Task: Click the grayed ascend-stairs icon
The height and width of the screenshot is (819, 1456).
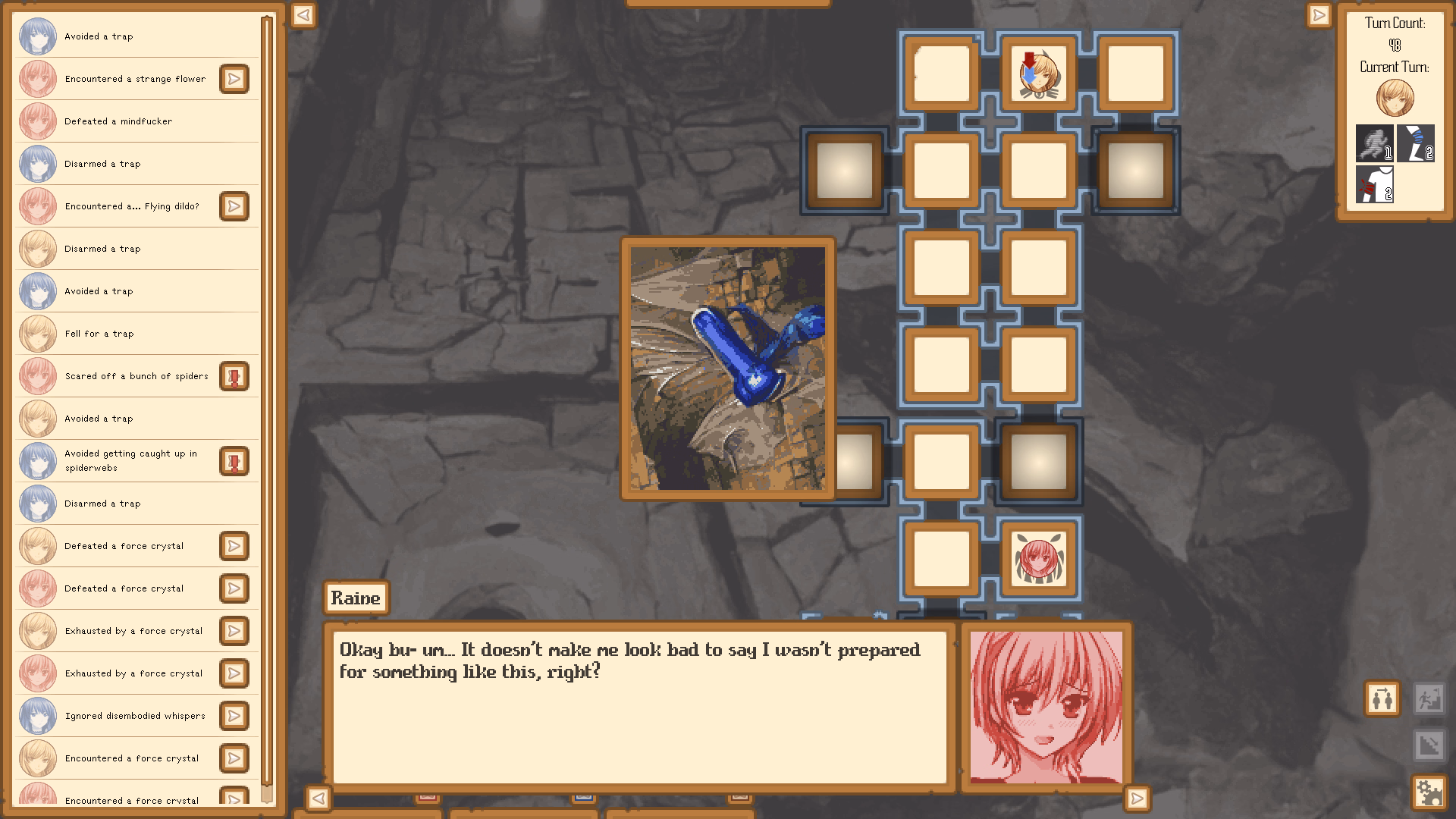Action: click(x=1430, y=699)
